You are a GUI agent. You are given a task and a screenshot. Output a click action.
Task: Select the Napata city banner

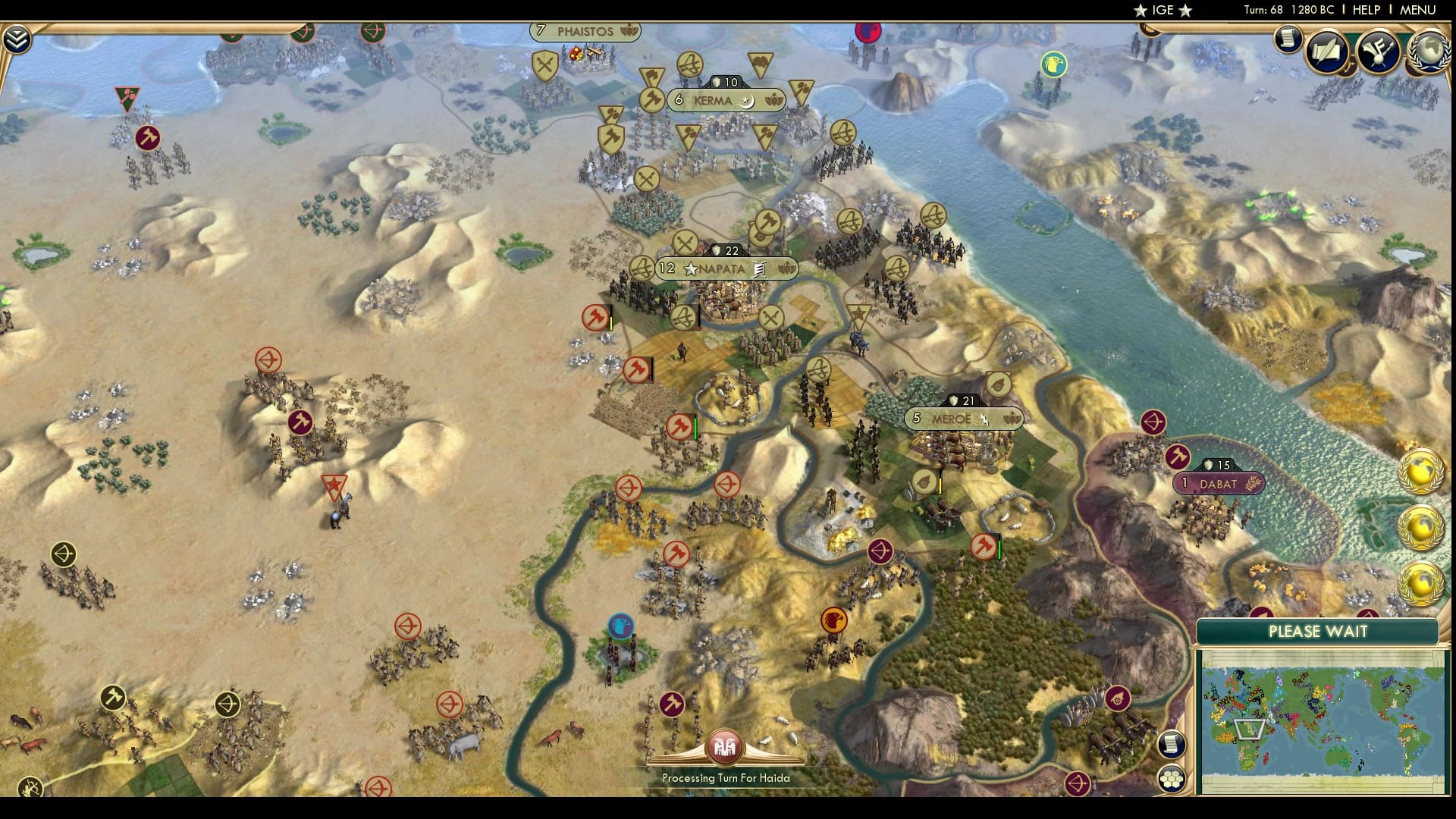pyautogui.click(x=726, y=268)
